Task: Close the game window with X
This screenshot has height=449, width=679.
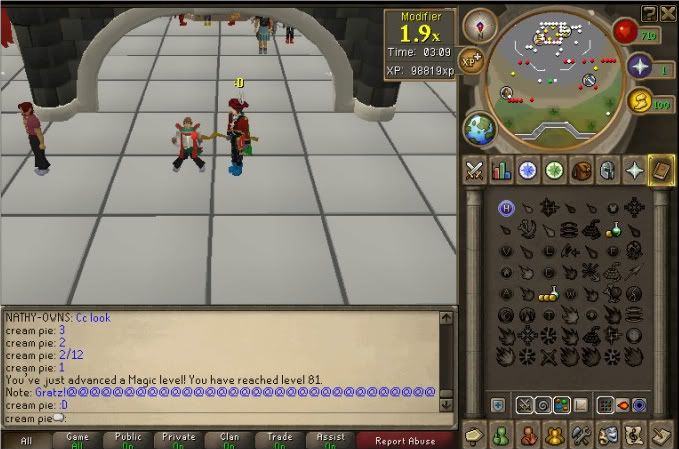Action: (x=666, y=11)
